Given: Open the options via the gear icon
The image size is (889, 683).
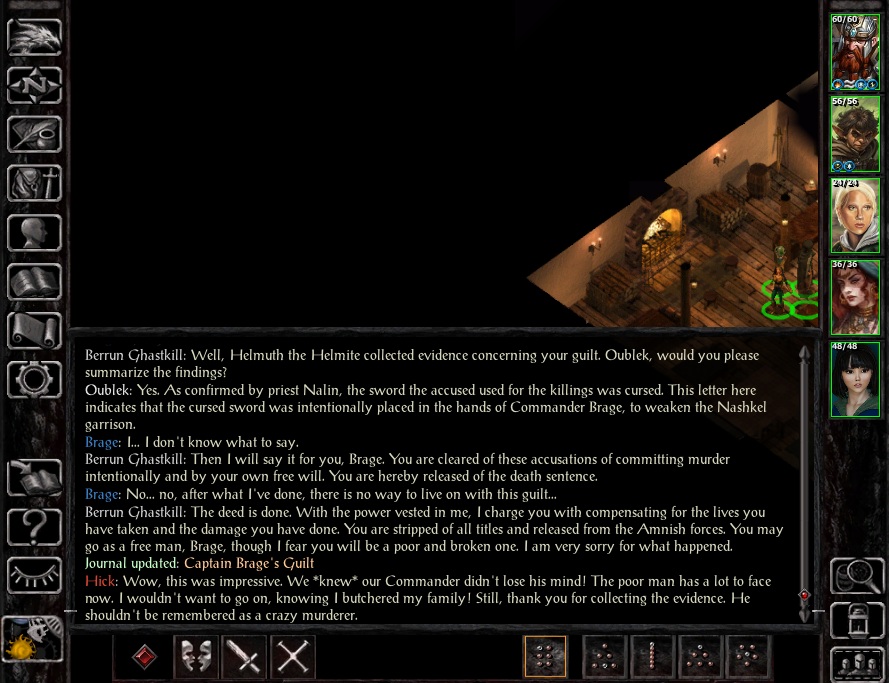Looking at the screenshot, I should pyautogui.click(x=35, y=379).
